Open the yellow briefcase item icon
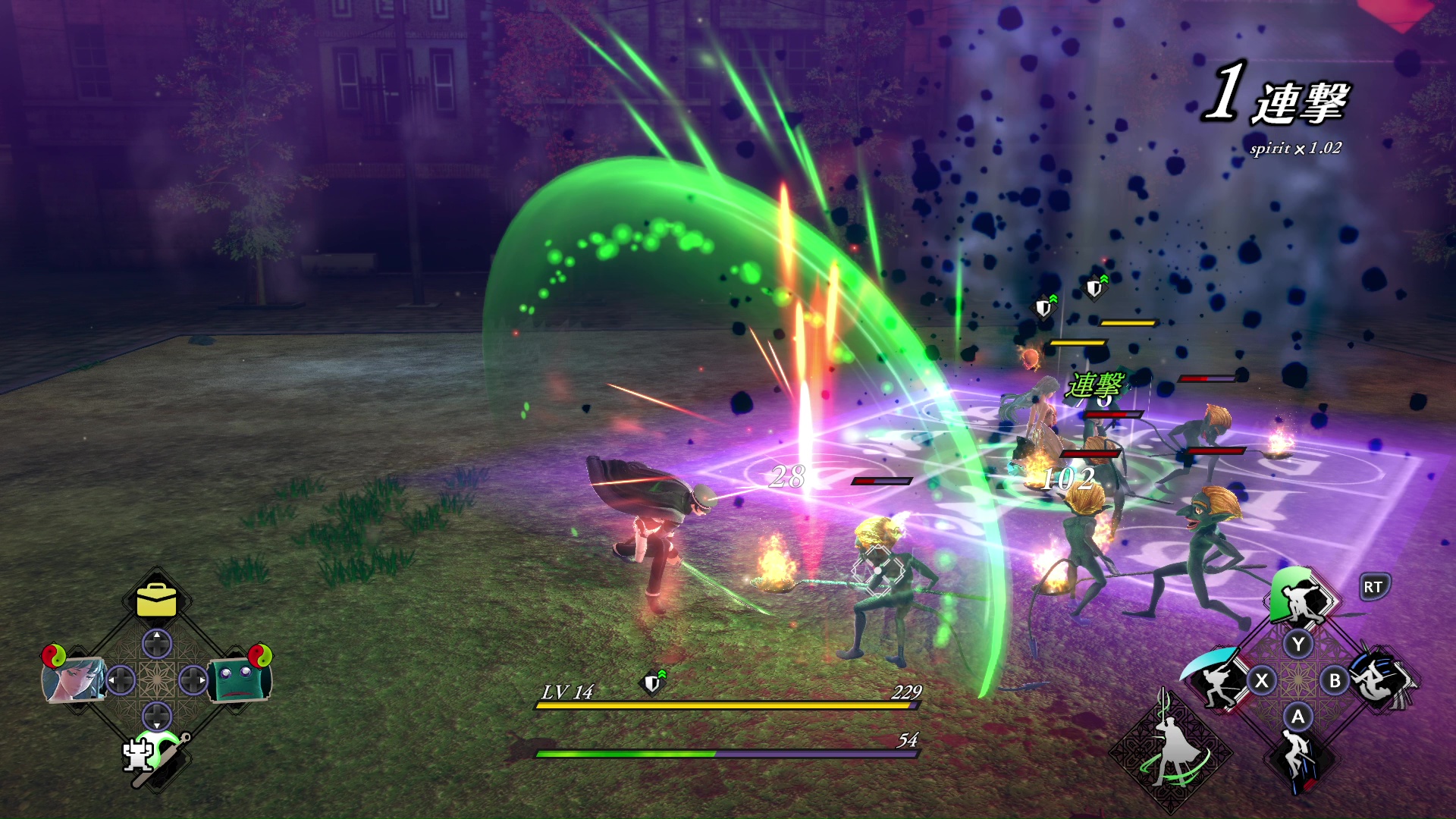1456x819 pixels. point(157,601)
